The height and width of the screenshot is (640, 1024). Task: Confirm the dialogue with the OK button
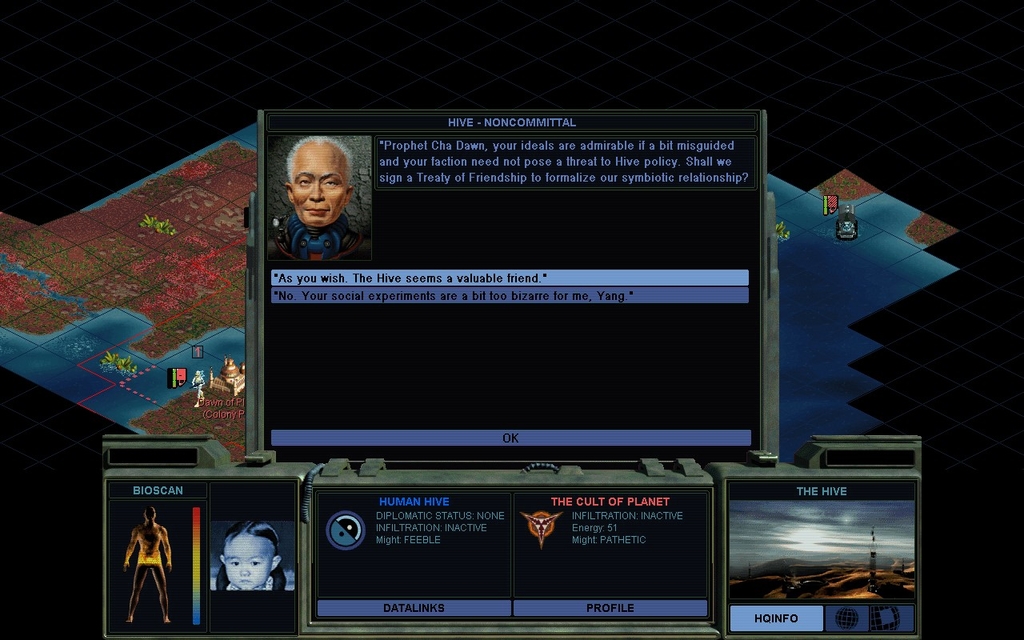coord(510,438)
